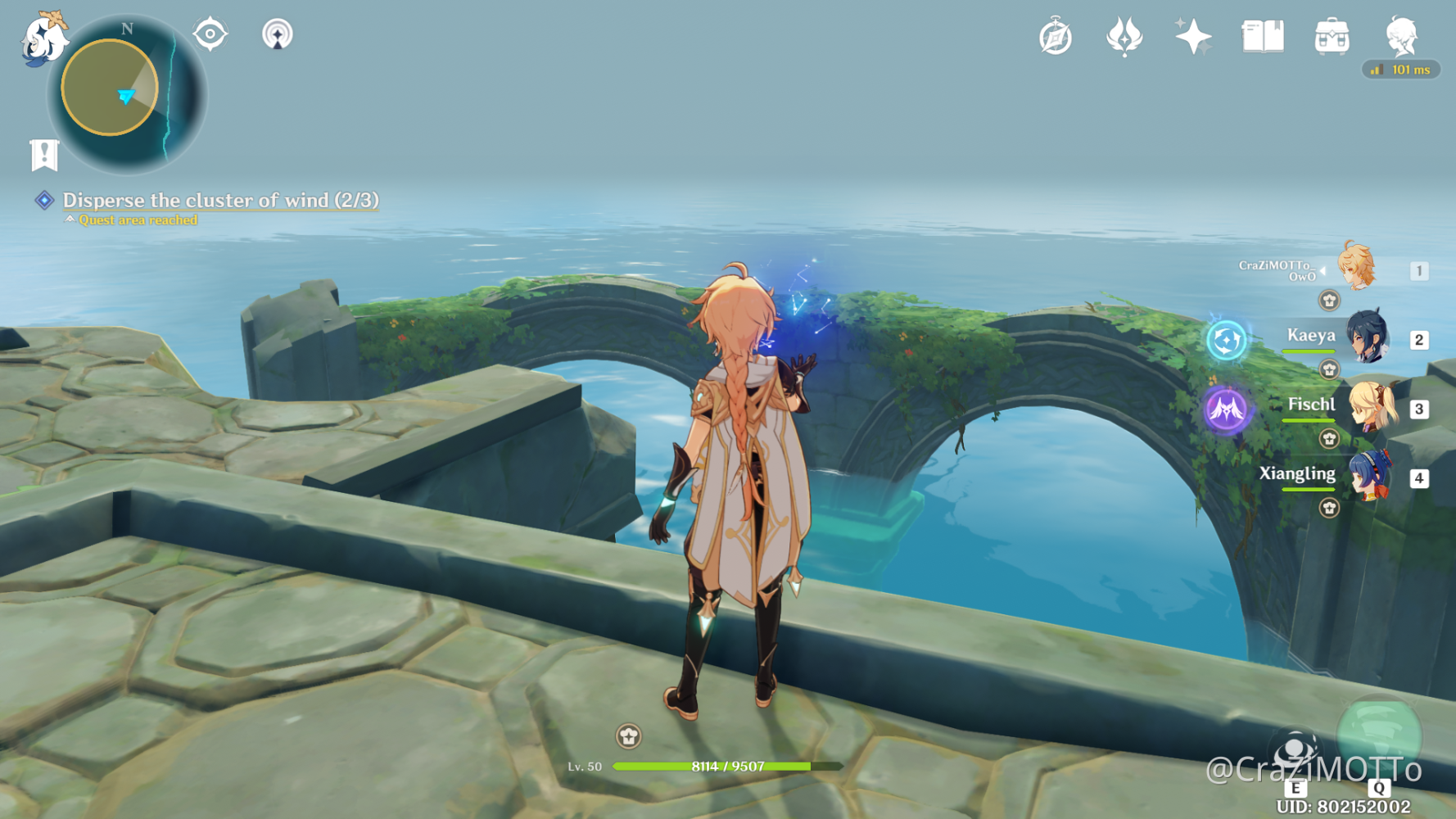Open the Events flame icon
This screenshot has height=819, width=1456.
(x=1124, y=37)
